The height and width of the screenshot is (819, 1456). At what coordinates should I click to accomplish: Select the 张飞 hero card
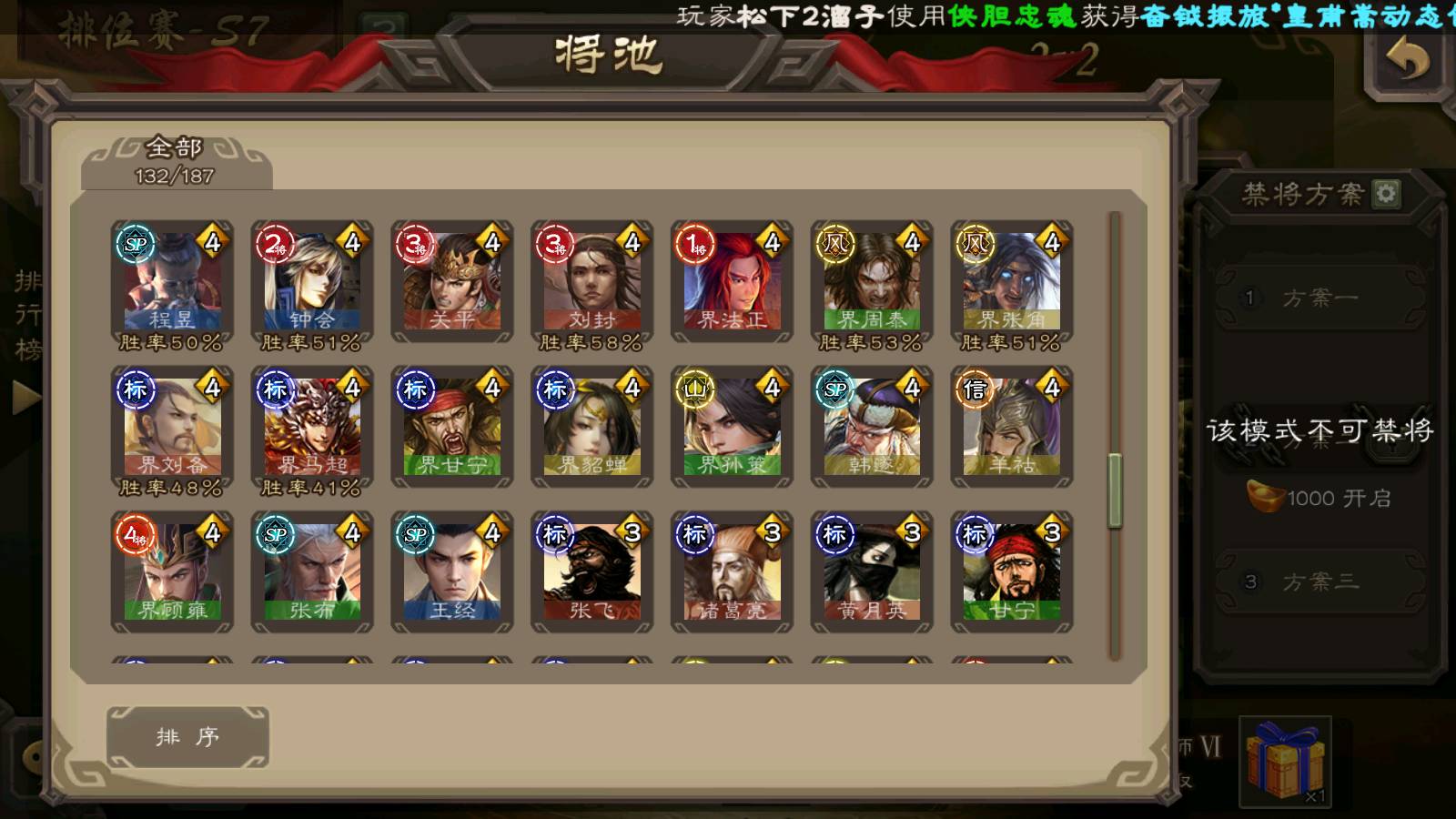tap(592, 572)
